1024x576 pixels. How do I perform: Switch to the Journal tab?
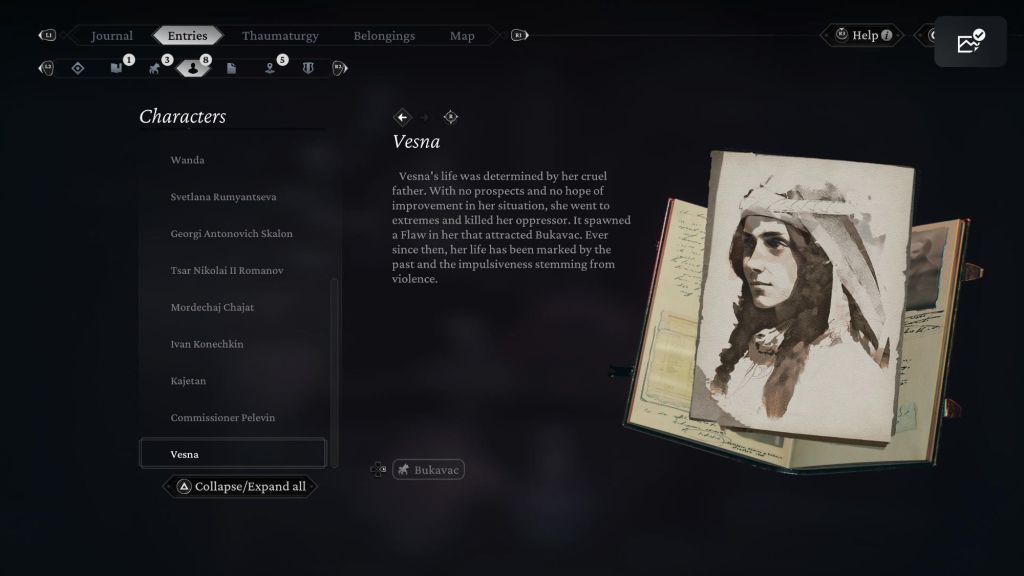point(112,36)
